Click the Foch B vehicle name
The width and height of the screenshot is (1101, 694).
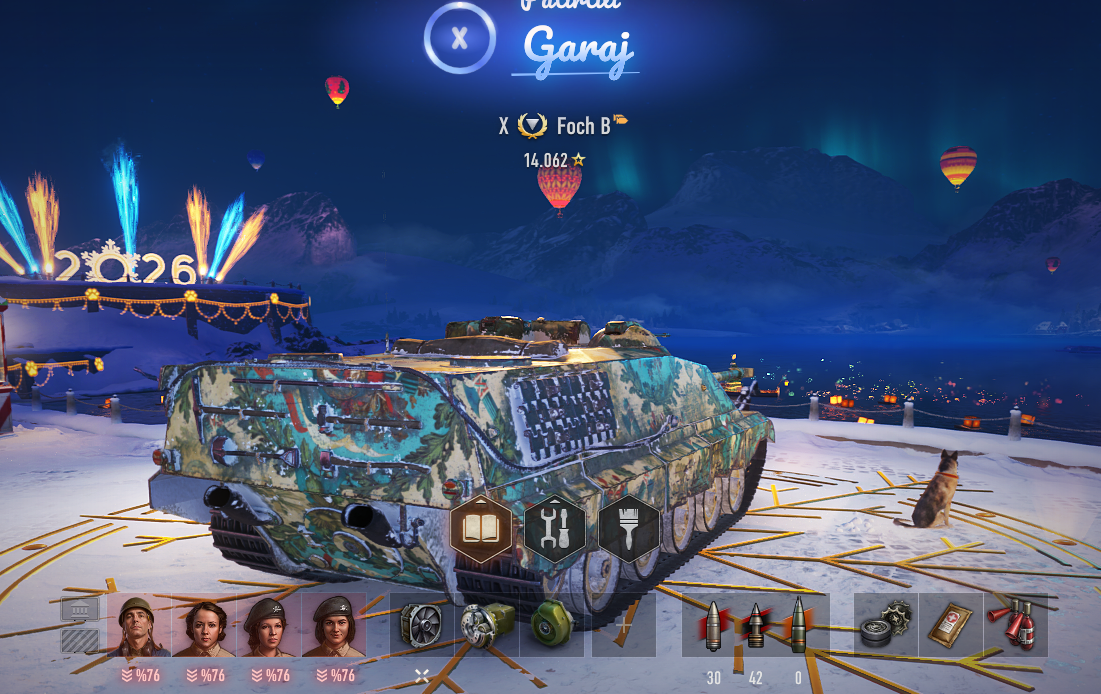point(583,126)
